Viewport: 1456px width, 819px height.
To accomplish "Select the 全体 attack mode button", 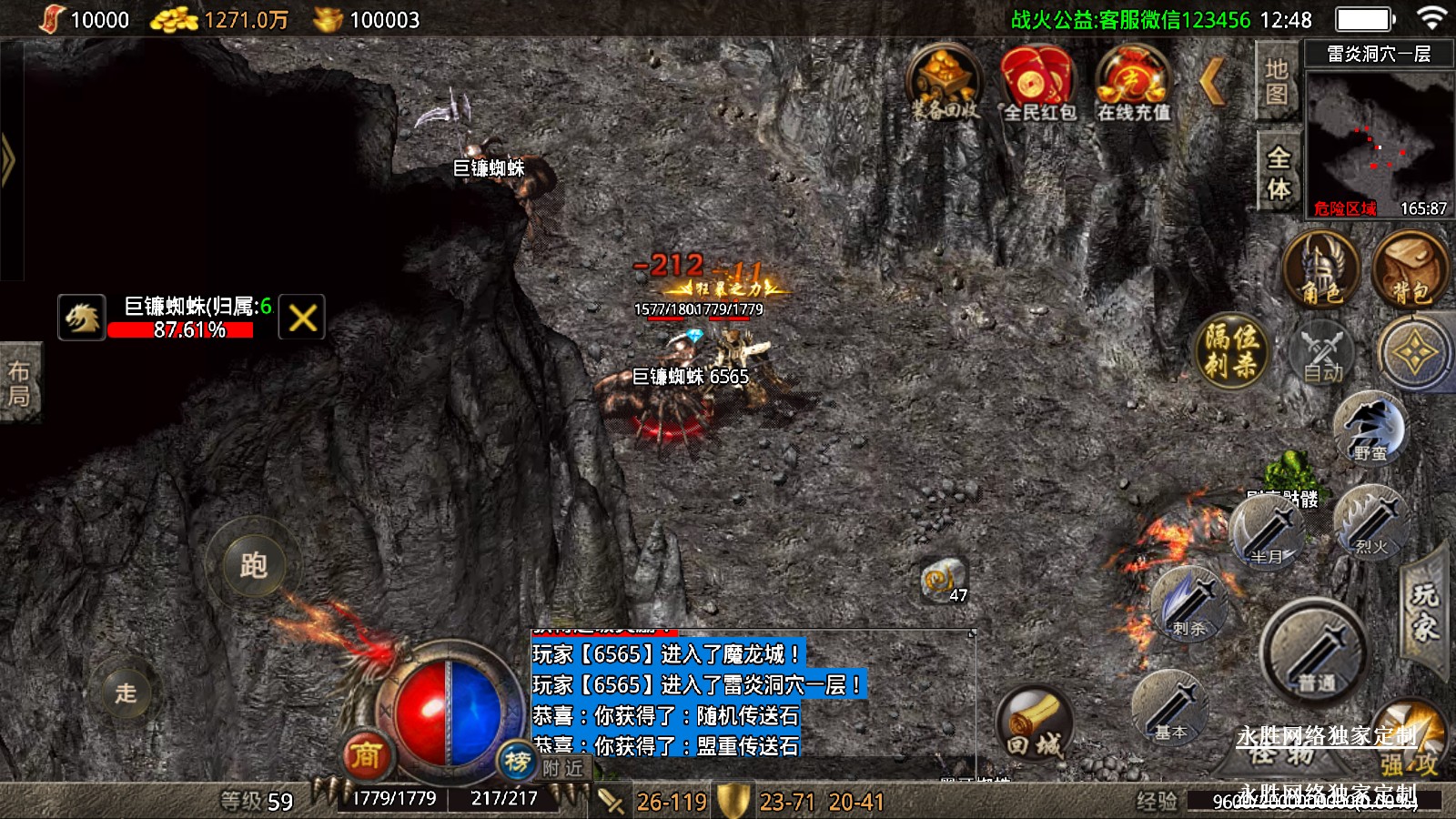I will (1279, 172).
